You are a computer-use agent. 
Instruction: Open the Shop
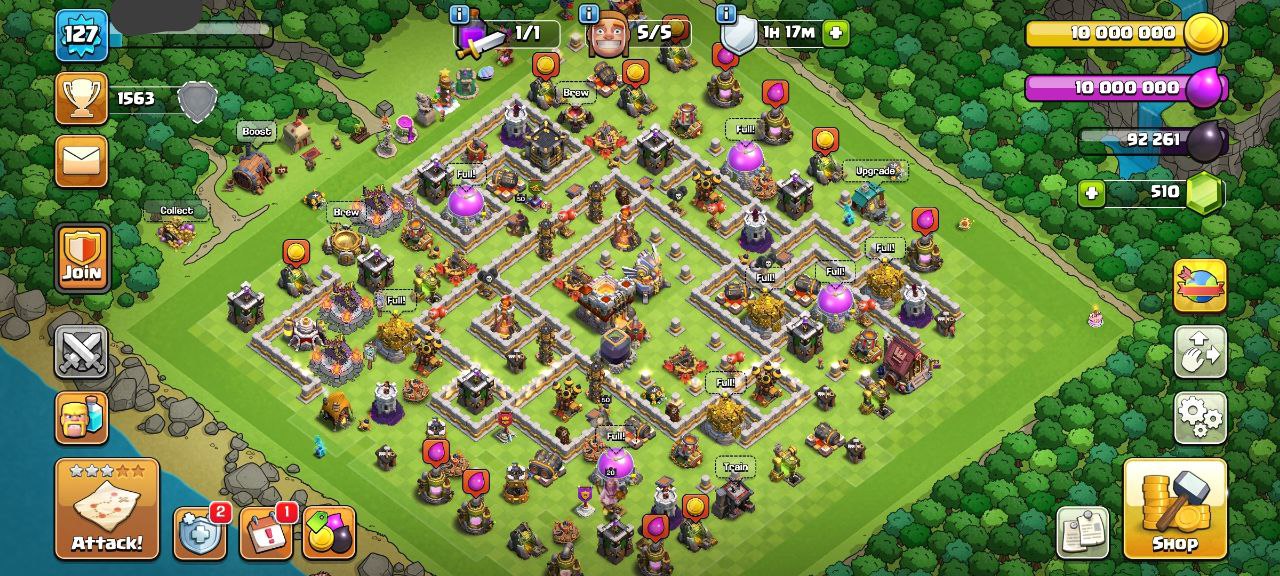1175,509
